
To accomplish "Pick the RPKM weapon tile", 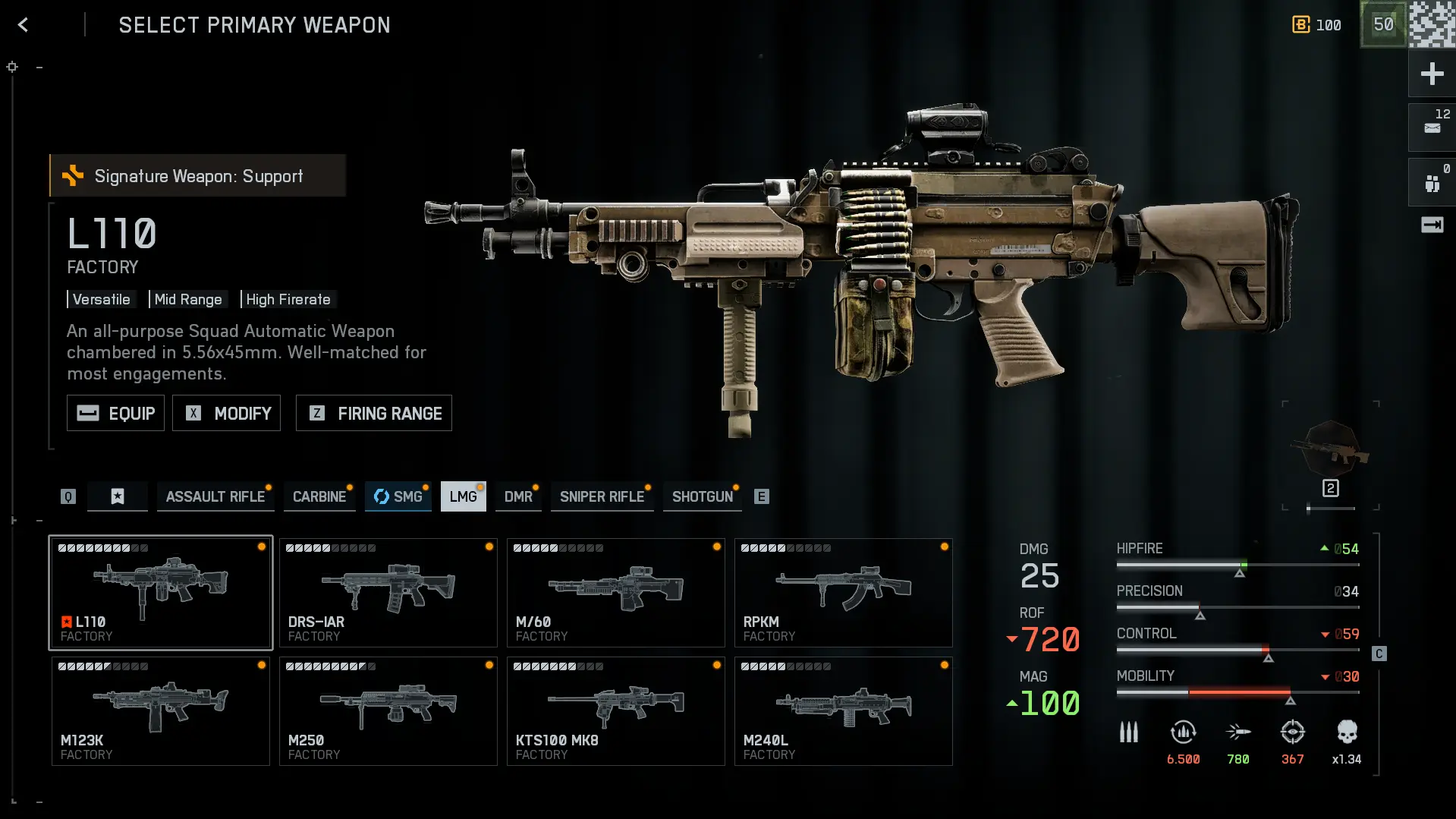I will click(x=844, y=593).
